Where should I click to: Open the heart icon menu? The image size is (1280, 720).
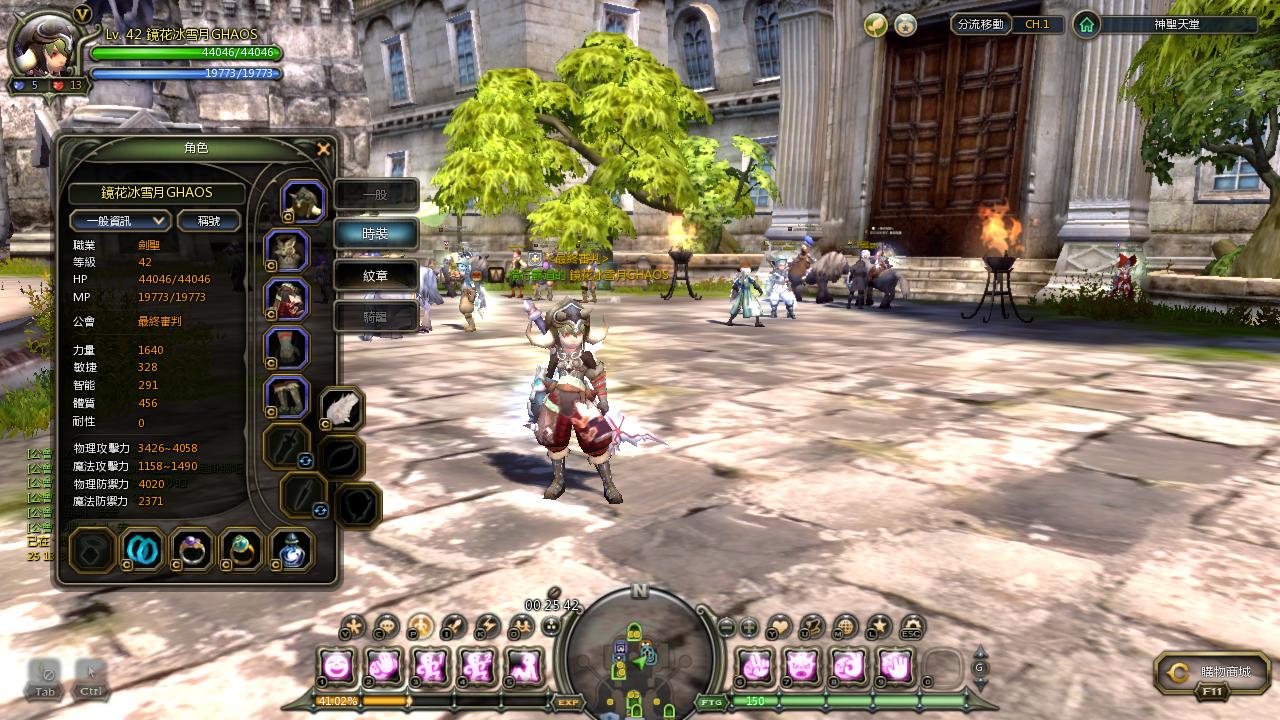point(779,627)
